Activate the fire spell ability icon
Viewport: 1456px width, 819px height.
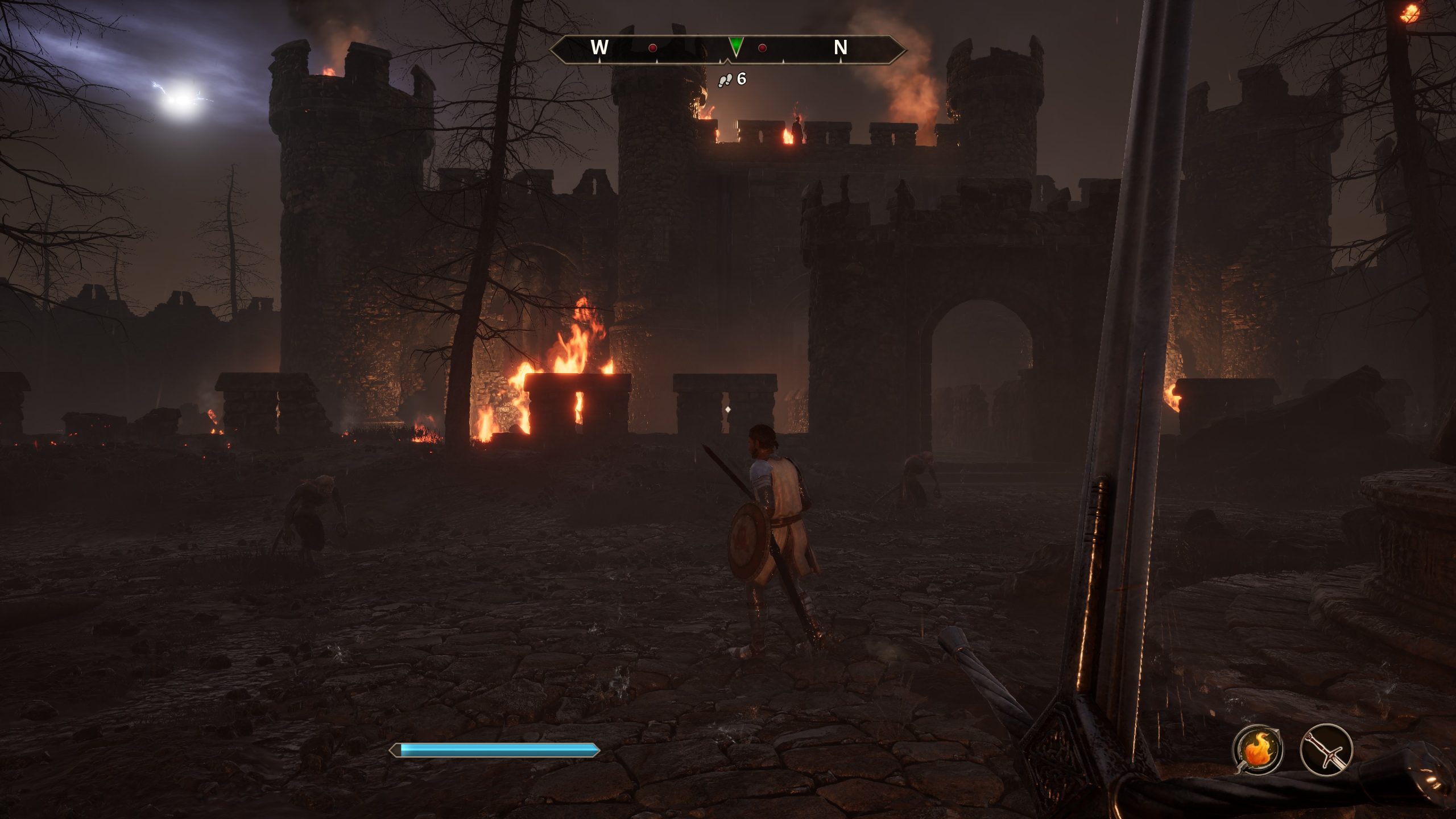[1257, 750]
